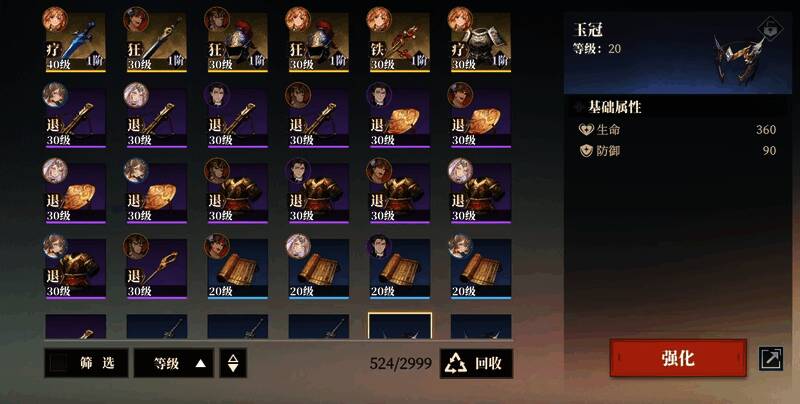800x404 pixels.
Task: Toggle the 筛选 filter option
Action: pyautogui.click(x=86, y=362)
